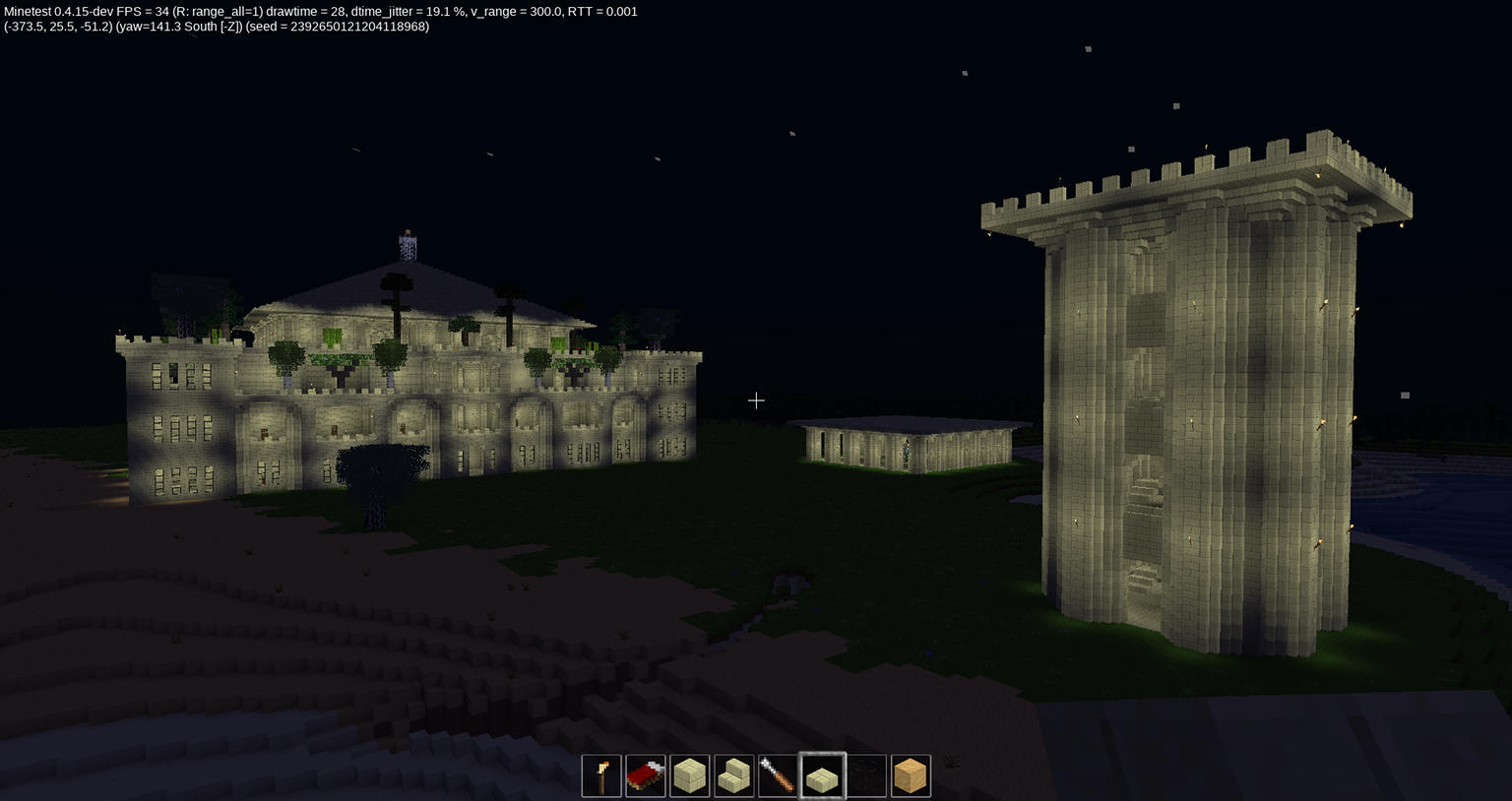Select the sandstone stair item
Image resolution: width=1512 pixels, height=801 pixels.
pos(734,775)
